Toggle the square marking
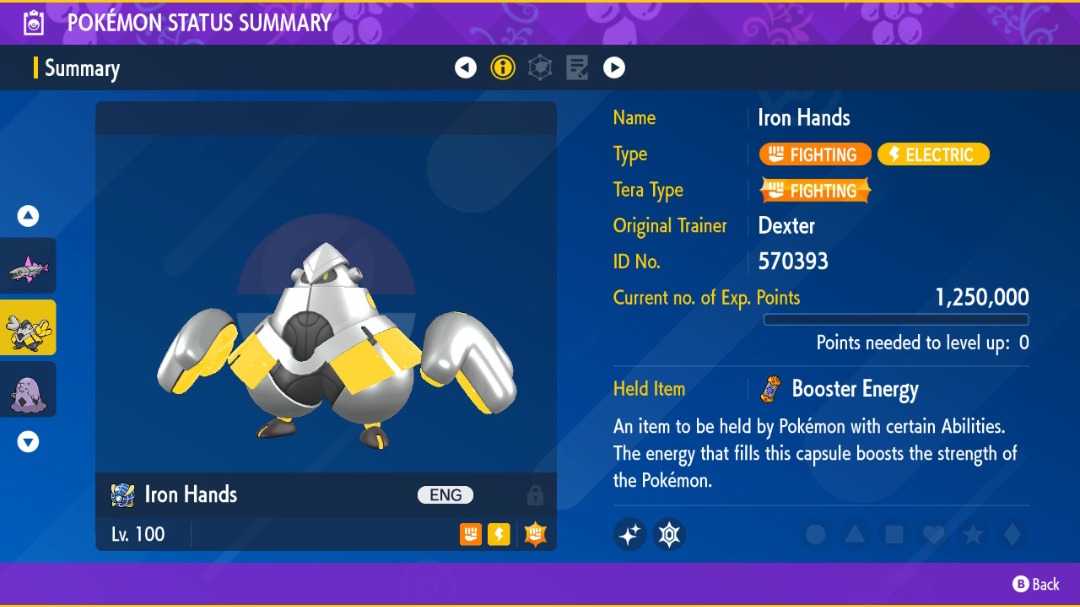Image resolution: width=1080 pixels, height=607 pixels. click(x=894, y=535)
